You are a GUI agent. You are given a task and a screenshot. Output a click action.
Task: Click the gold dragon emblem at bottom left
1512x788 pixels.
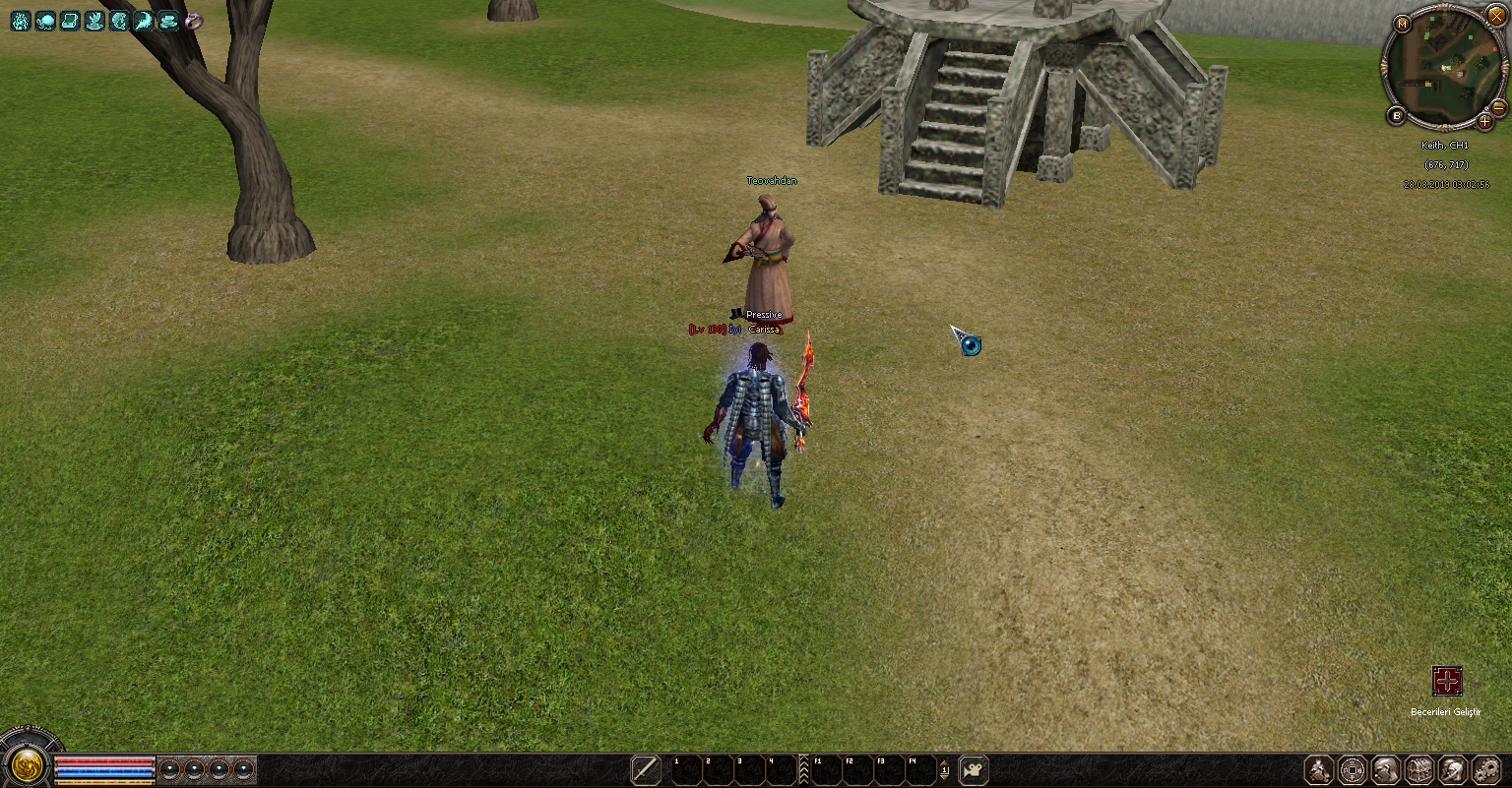(28, 765)
